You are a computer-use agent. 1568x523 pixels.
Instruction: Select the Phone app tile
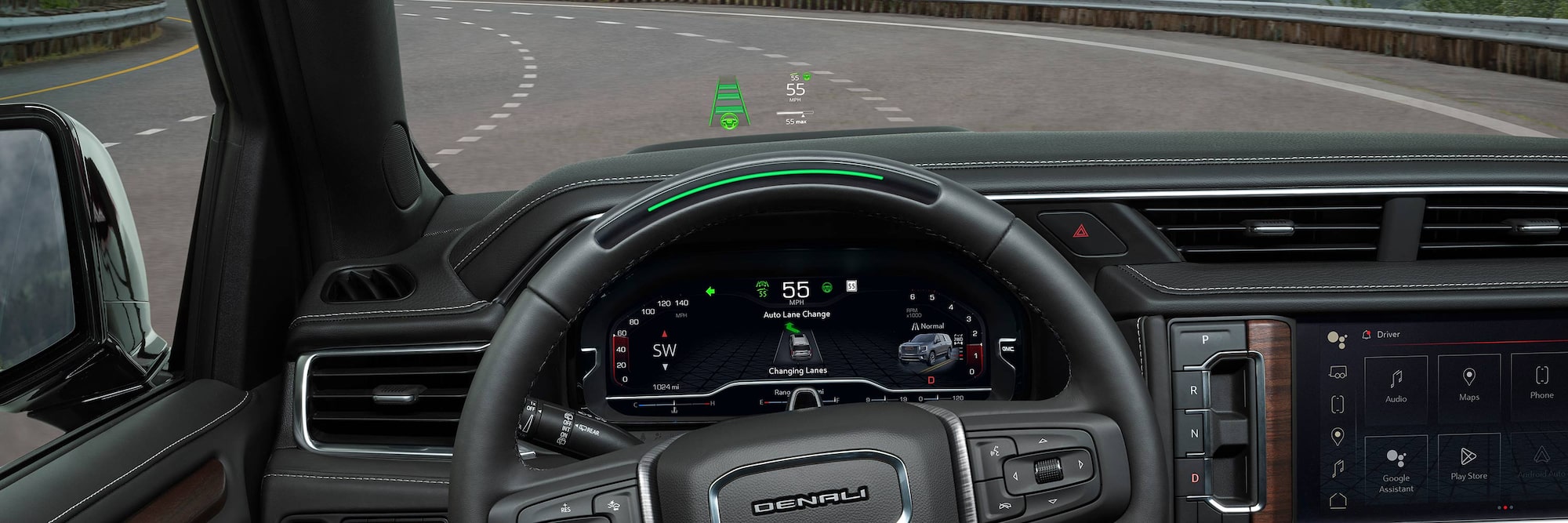click(x=1541, y=381)
